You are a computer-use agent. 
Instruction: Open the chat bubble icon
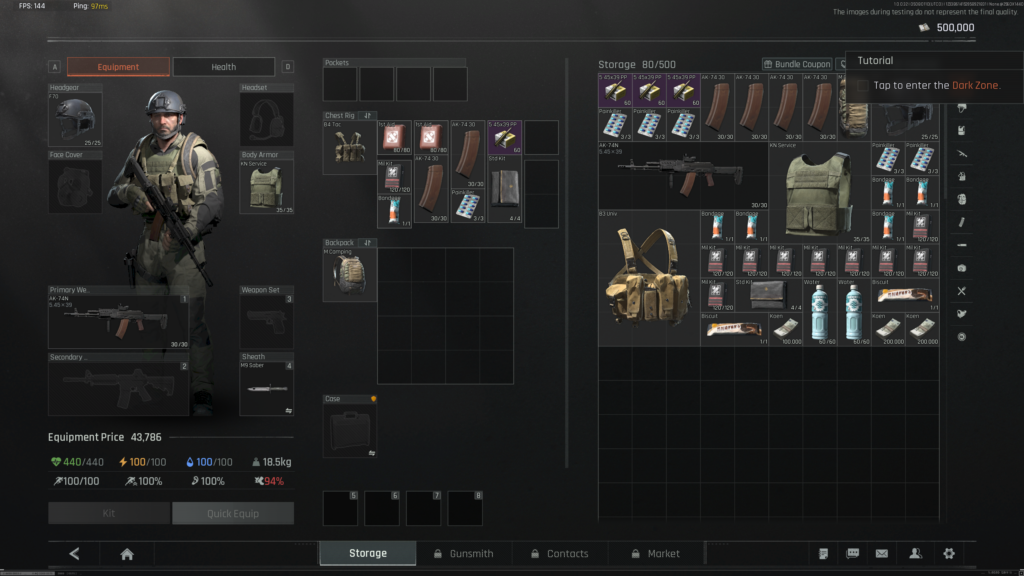(853, 553)
